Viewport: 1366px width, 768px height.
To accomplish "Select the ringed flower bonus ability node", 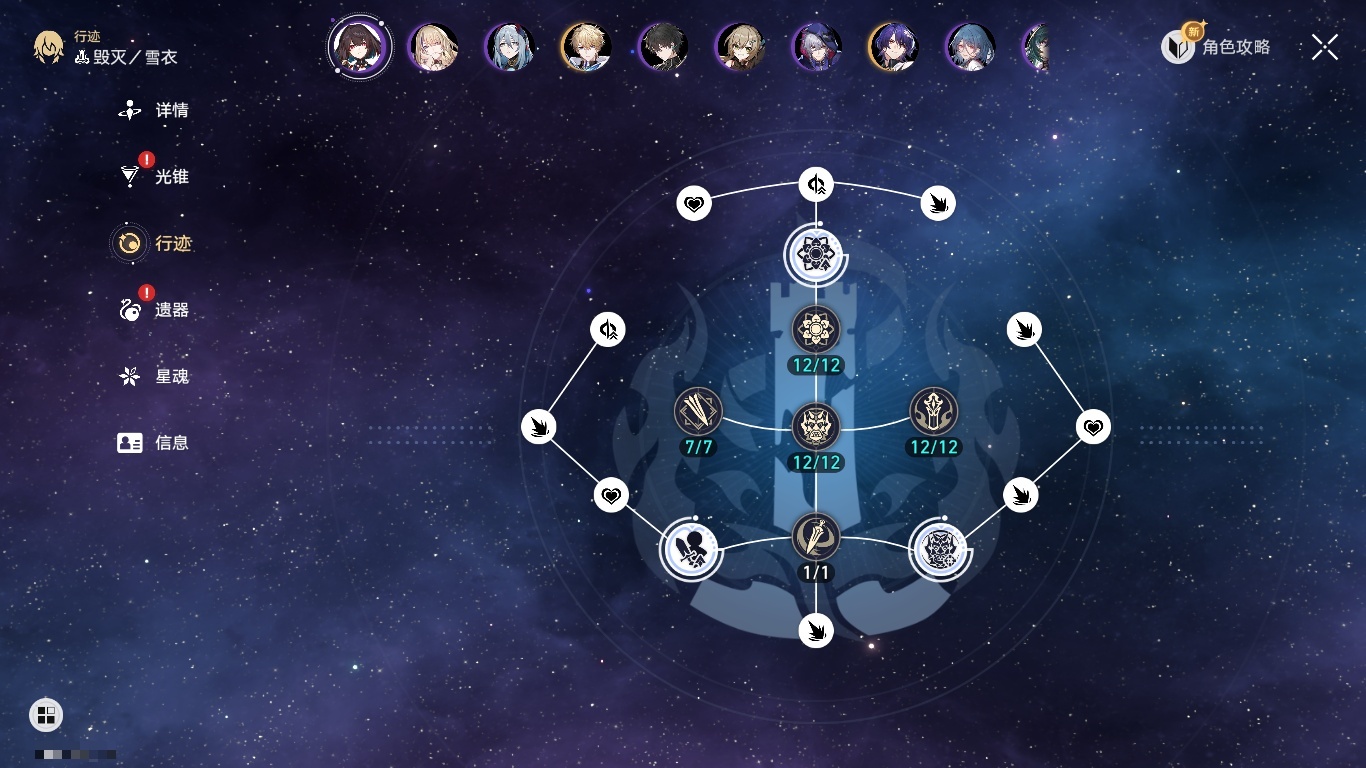I will click(x=816, y=254).
